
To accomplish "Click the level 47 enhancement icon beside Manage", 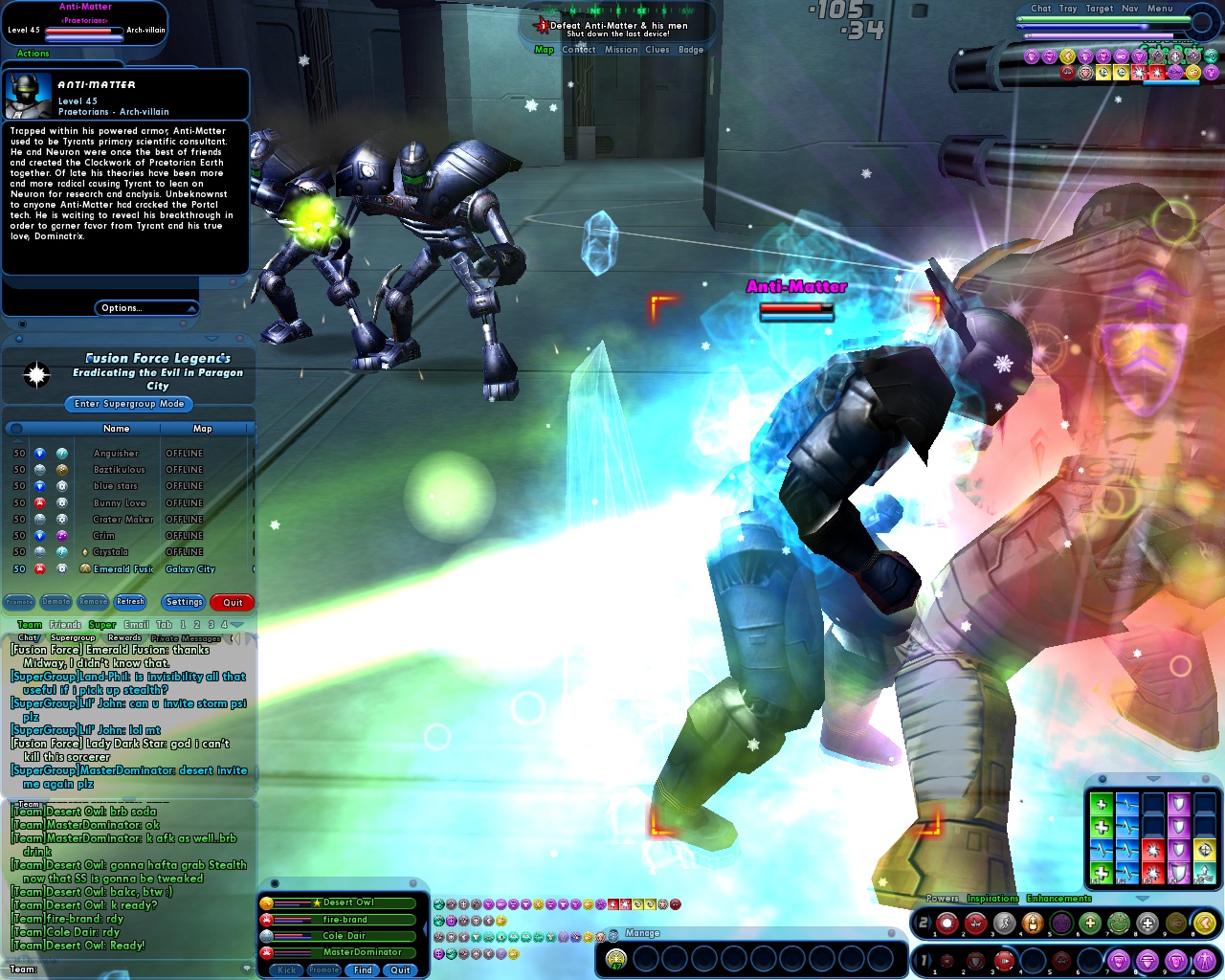I will pyautogui.click(x=615, y=959).
